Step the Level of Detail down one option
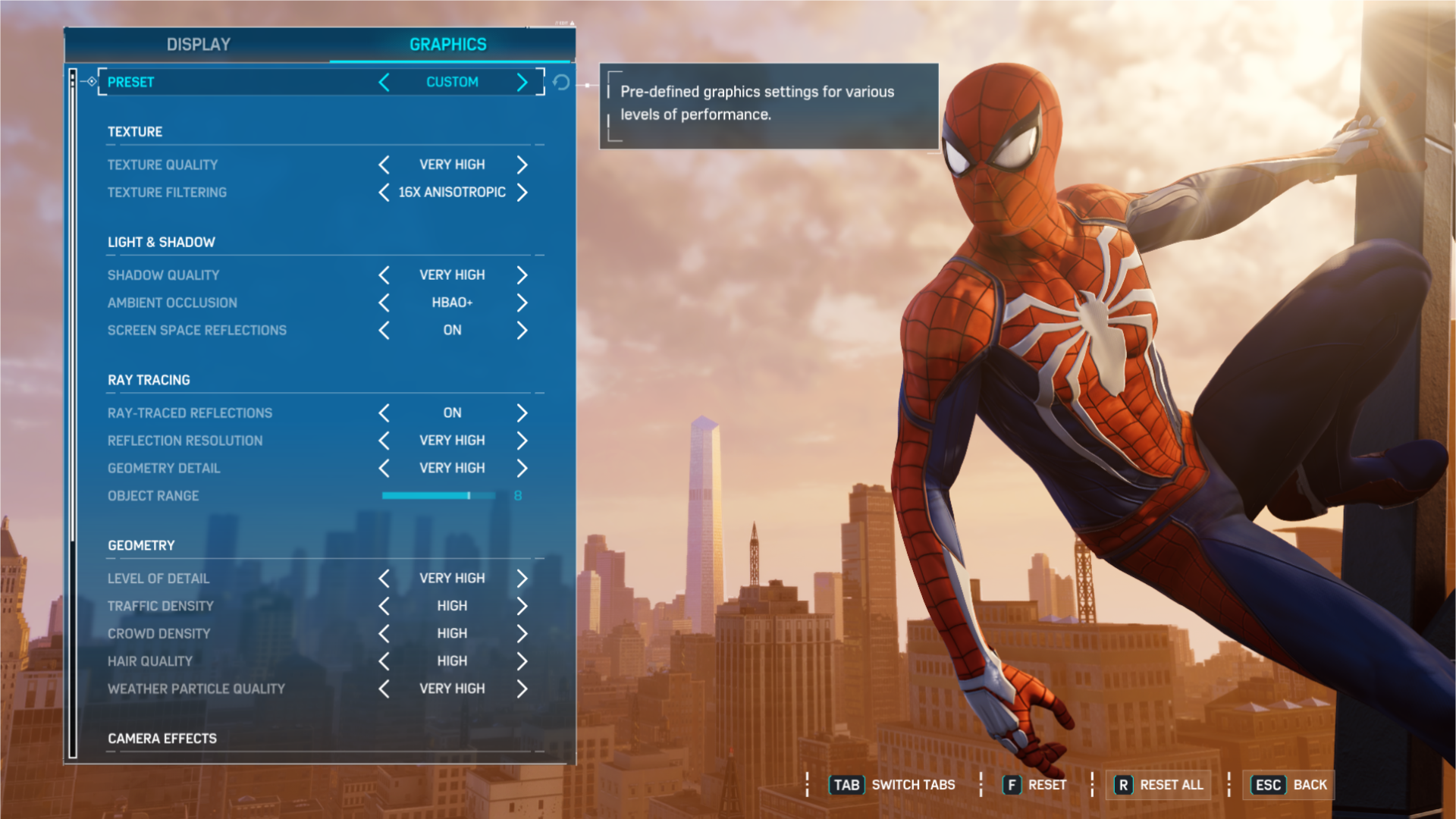The width and height of the screenshot is (1456, 819). (x=384, y=578)
